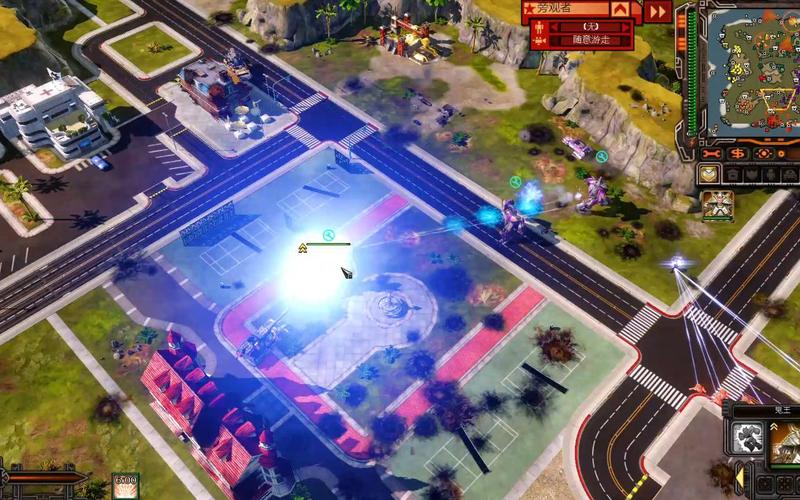
Task: Select the King Oni unit portrait under tabs
Action: pos(716,205)
